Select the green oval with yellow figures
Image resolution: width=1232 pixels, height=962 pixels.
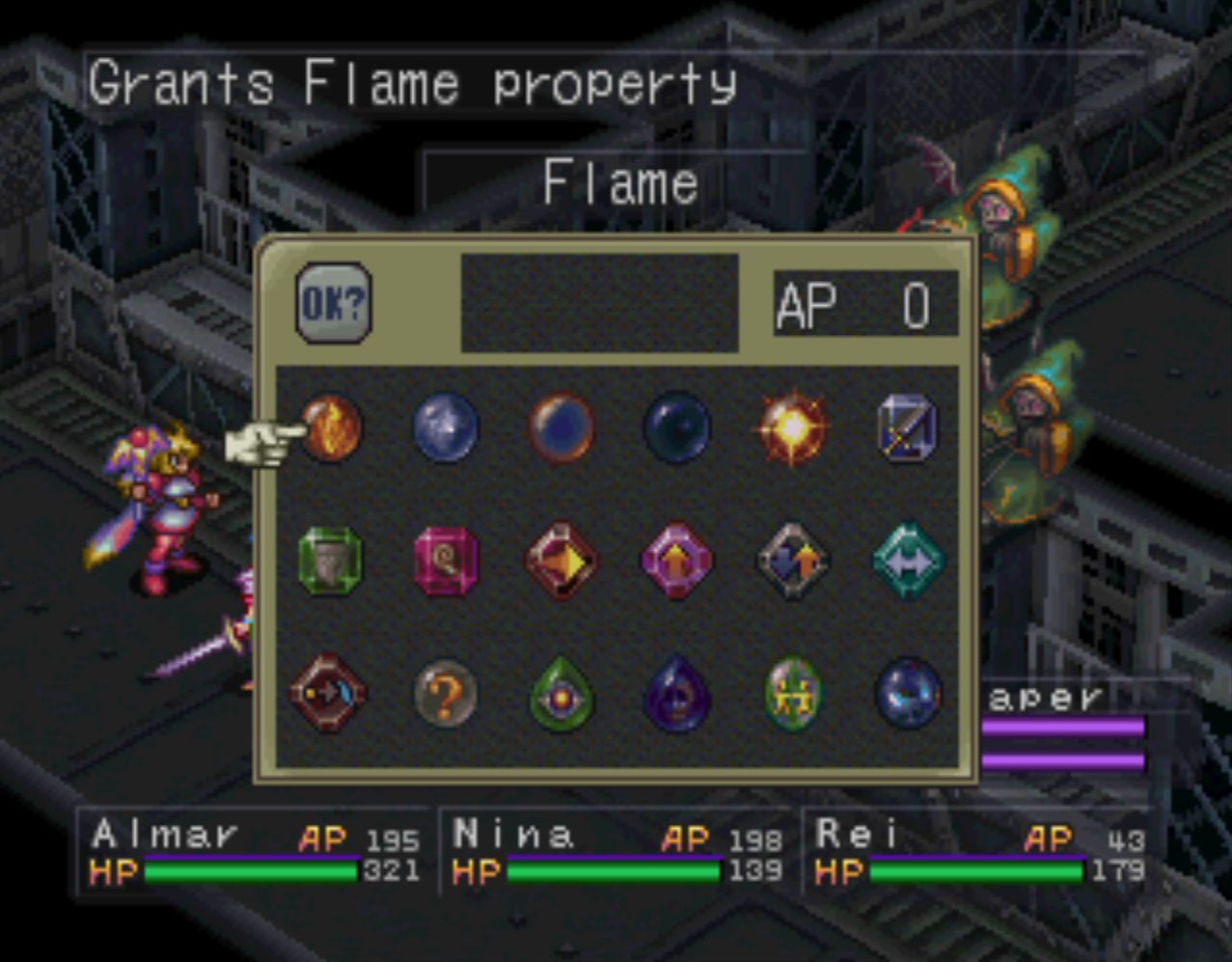pyautogui.click(x=793, y=695)
